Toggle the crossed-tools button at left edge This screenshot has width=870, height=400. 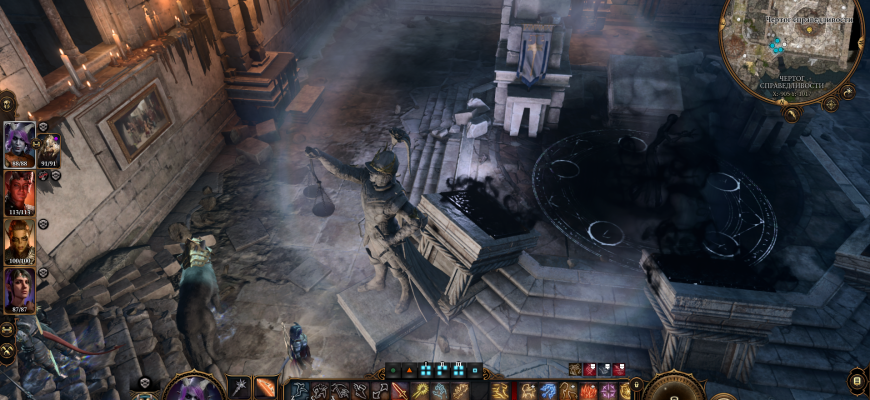pos(7,352)
